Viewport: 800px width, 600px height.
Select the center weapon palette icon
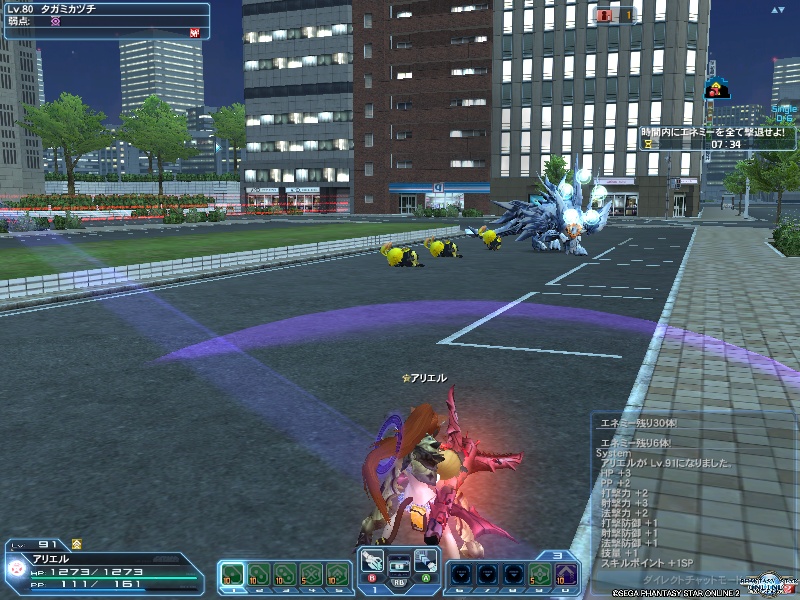[x=399, y=563]
